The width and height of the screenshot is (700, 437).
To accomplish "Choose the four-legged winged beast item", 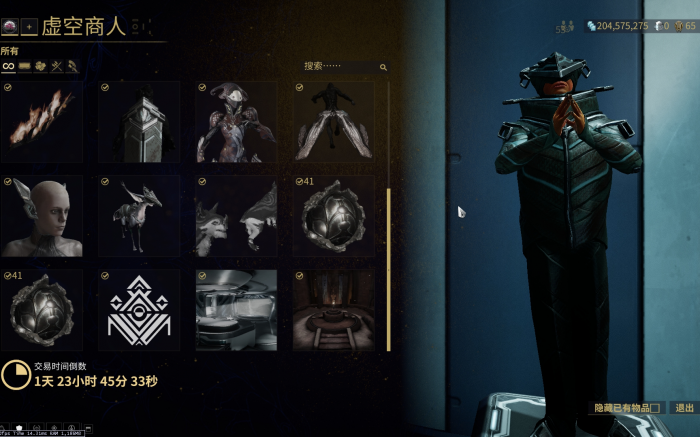I will 139,216.
